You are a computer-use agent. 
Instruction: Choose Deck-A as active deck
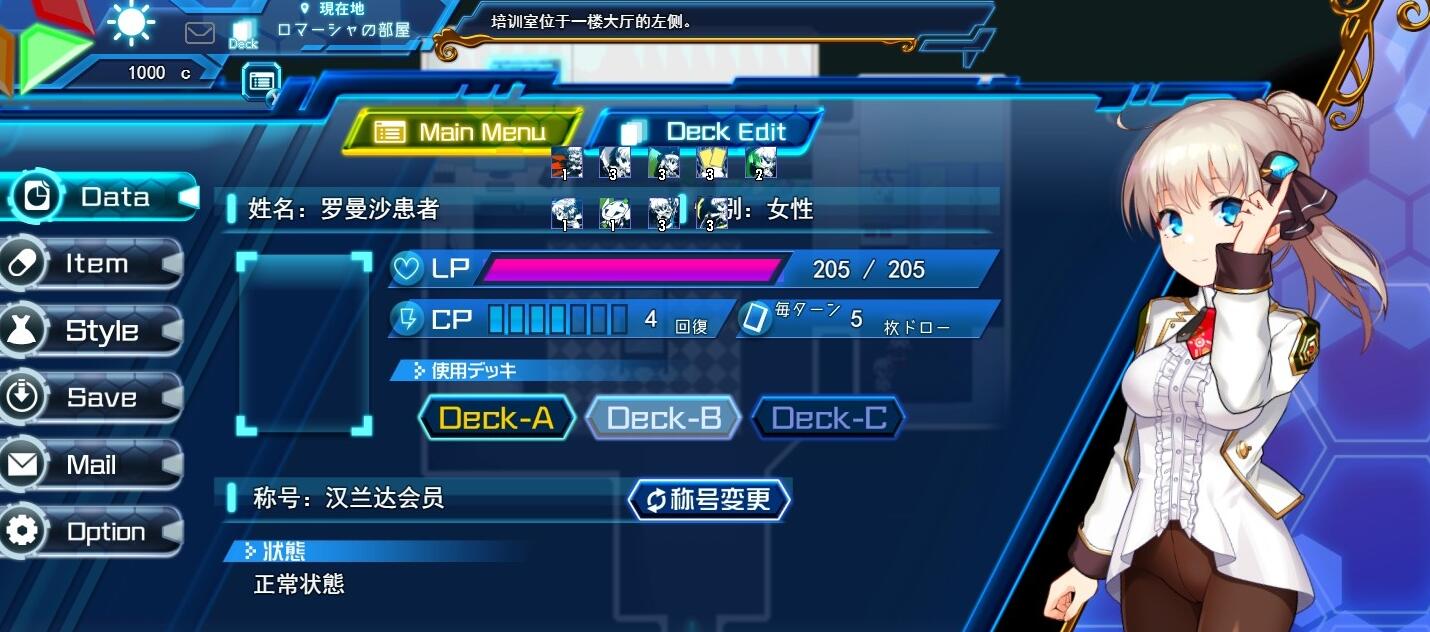(496, 418)
